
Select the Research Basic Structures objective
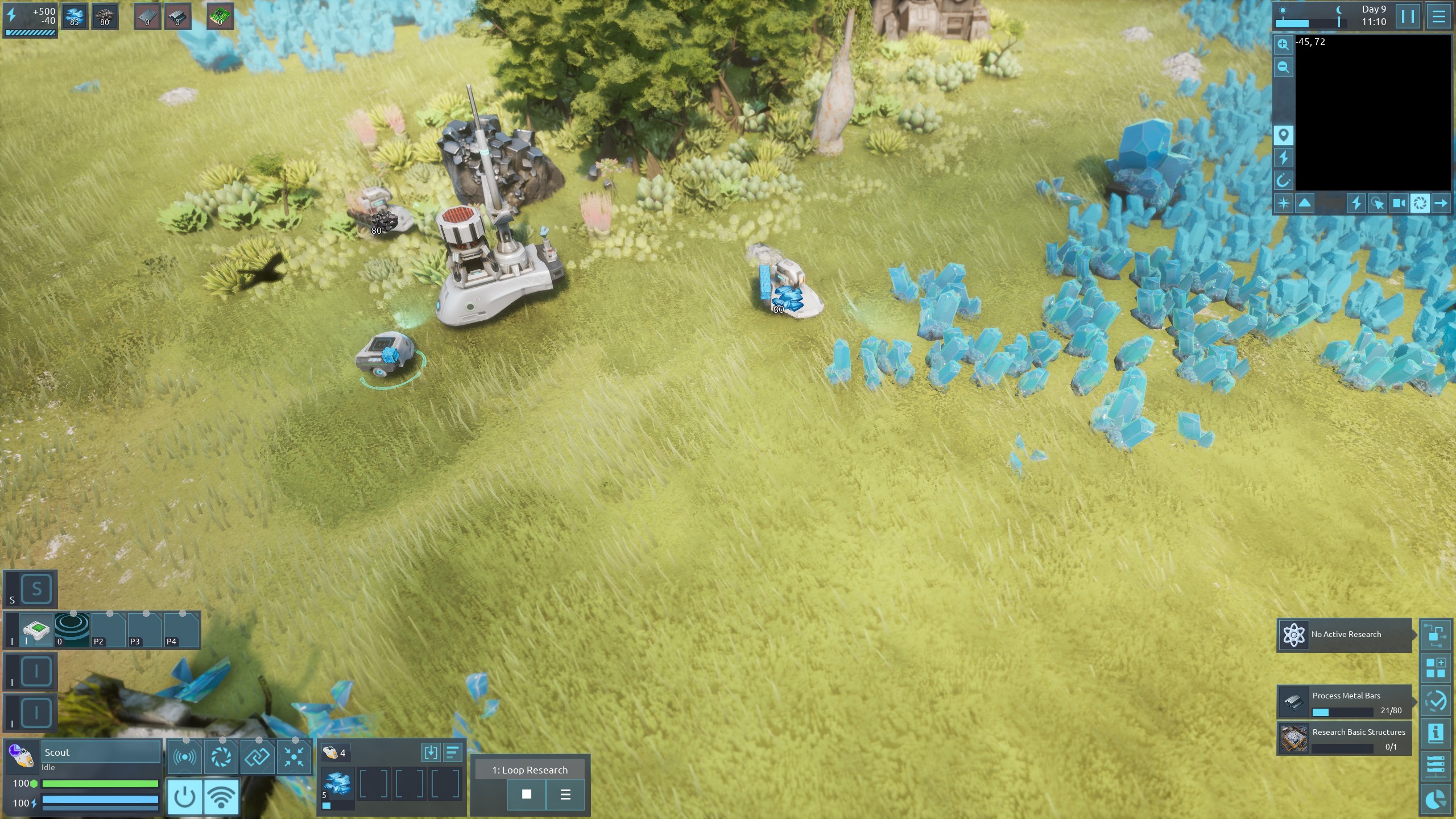[1345, 738]
